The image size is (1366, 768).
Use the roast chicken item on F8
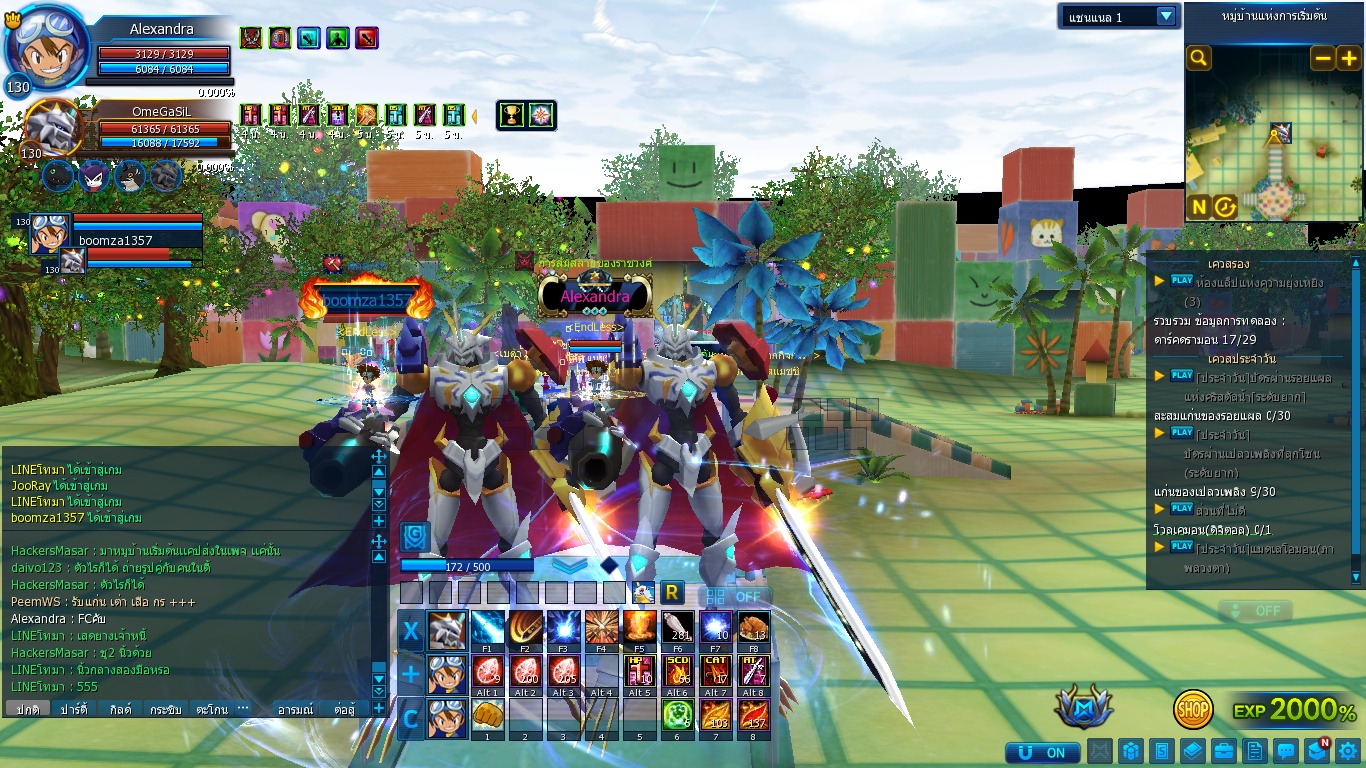(753, 628)
